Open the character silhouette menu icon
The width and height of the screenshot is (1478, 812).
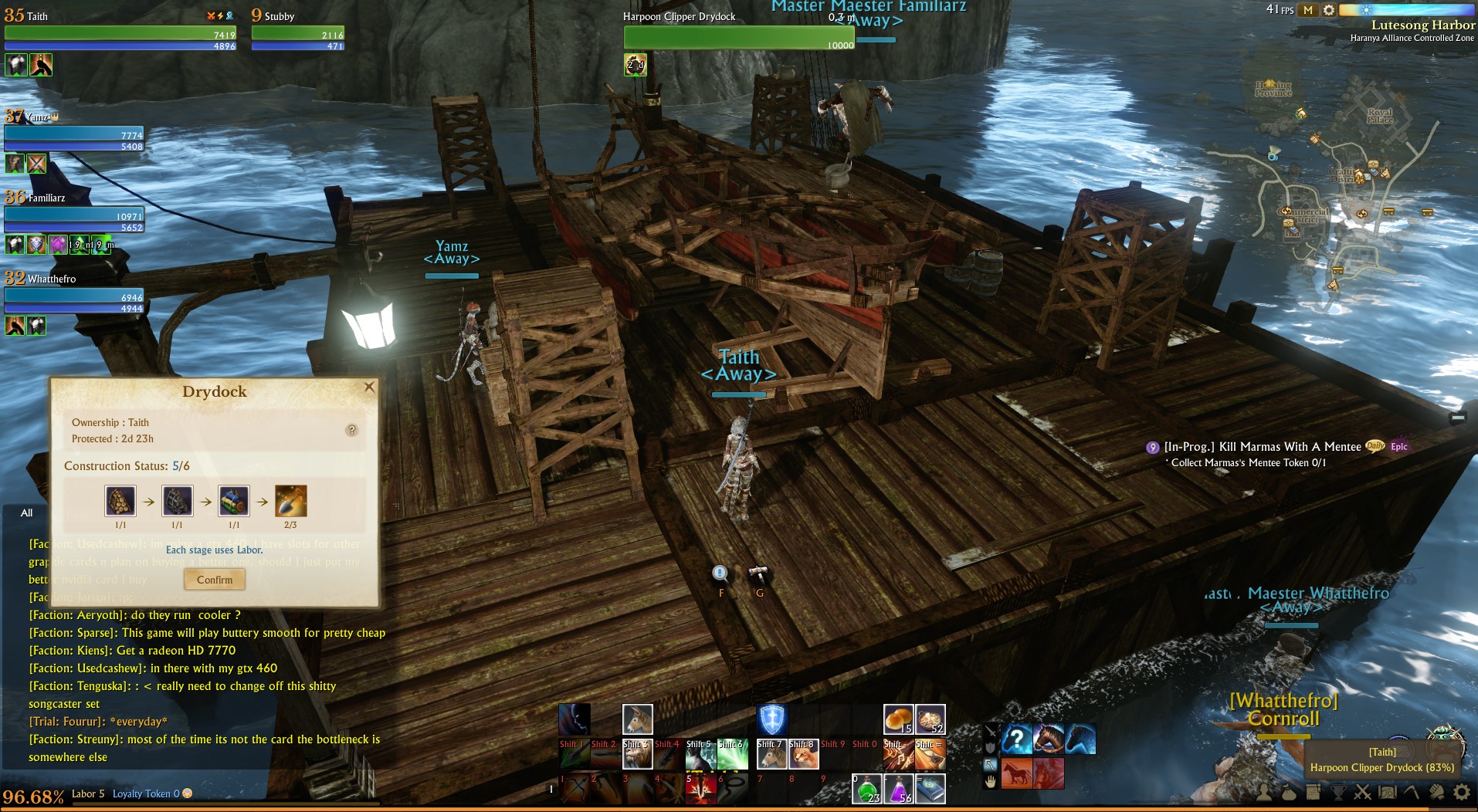coord(1263,793)
